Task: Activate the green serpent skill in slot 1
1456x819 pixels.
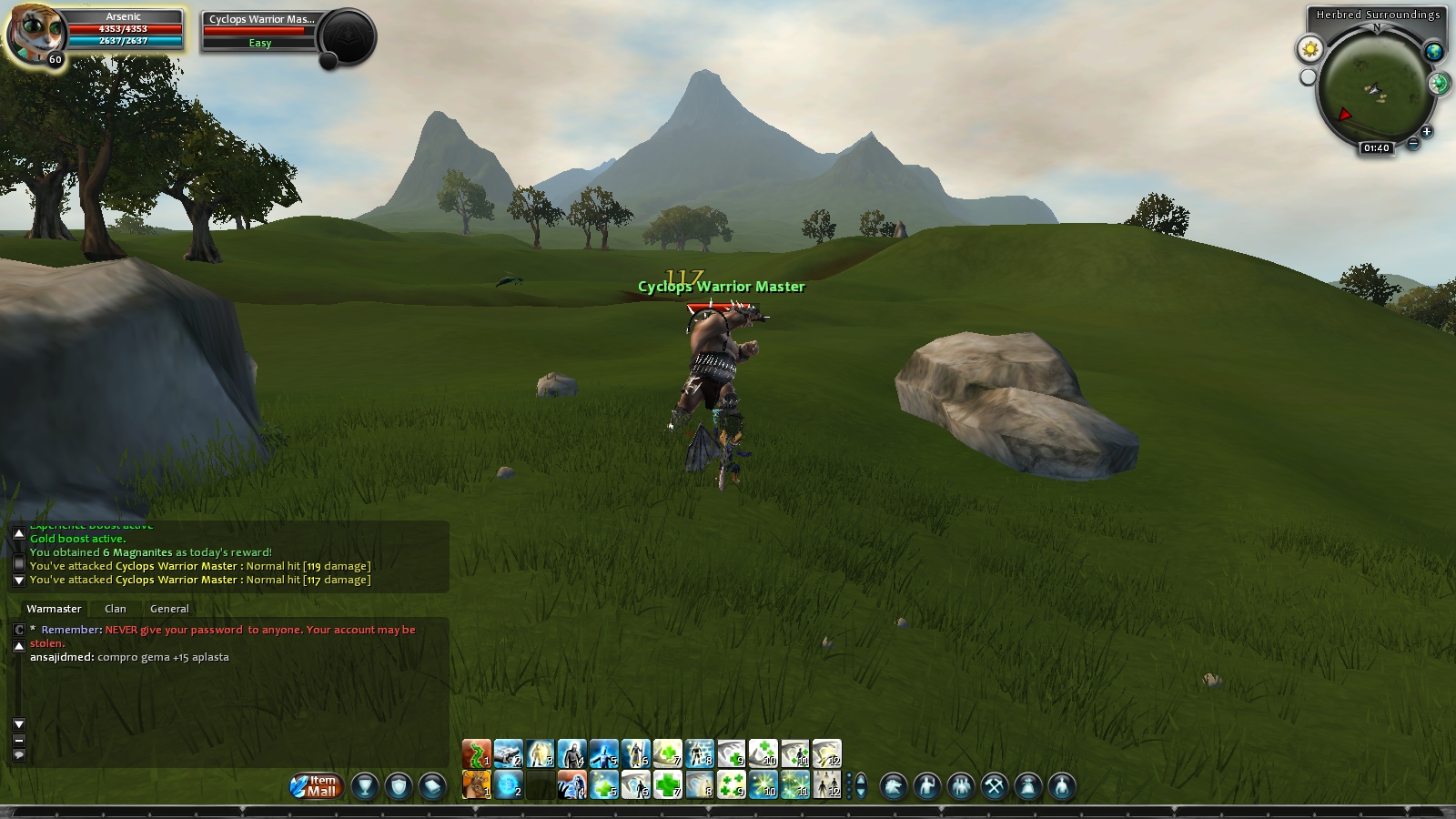Action: [476, 753]
